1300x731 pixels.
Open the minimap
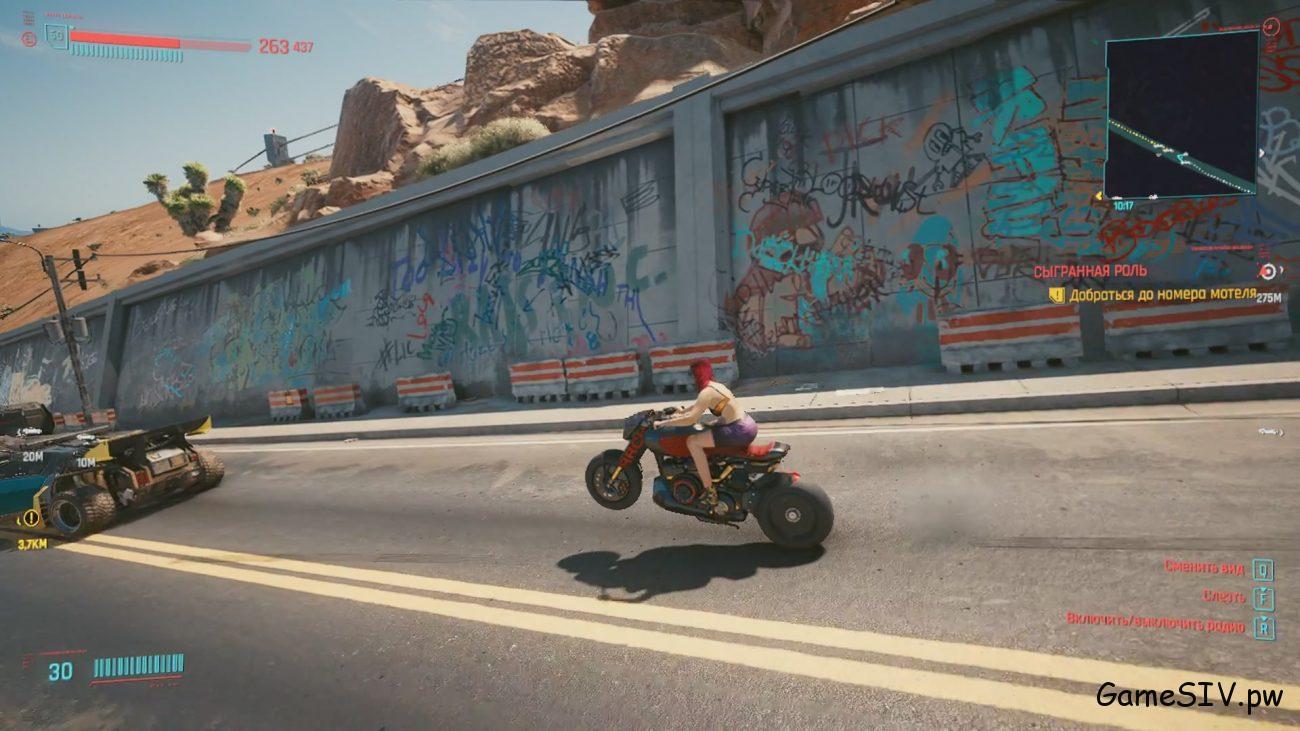[1181, 112]
